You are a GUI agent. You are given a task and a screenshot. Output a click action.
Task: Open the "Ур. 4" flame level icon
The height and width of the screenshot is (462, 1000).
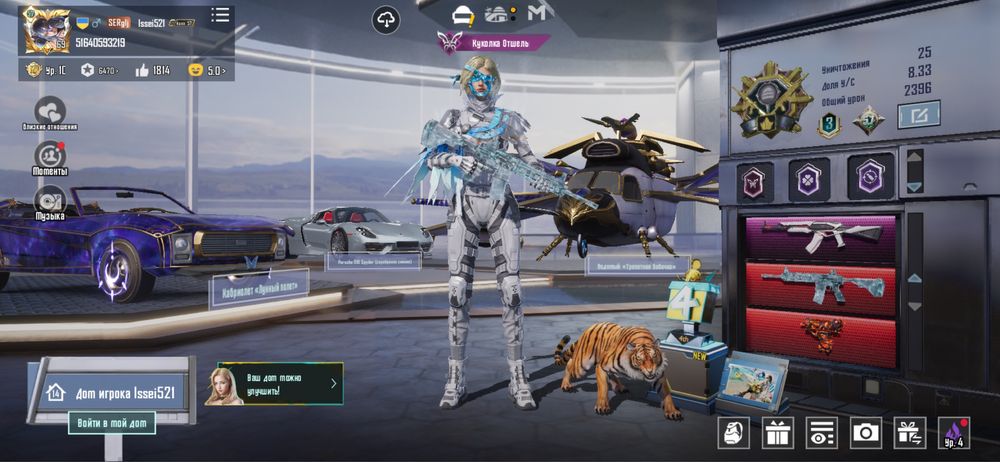point(953,432)
